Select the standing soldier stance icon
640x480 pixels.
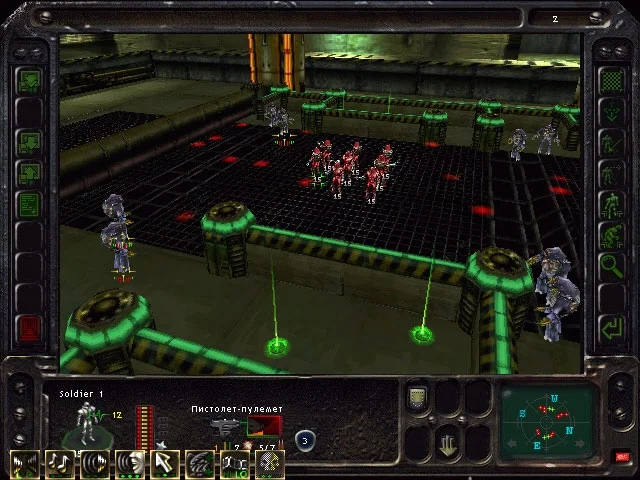tap(610, 204)
